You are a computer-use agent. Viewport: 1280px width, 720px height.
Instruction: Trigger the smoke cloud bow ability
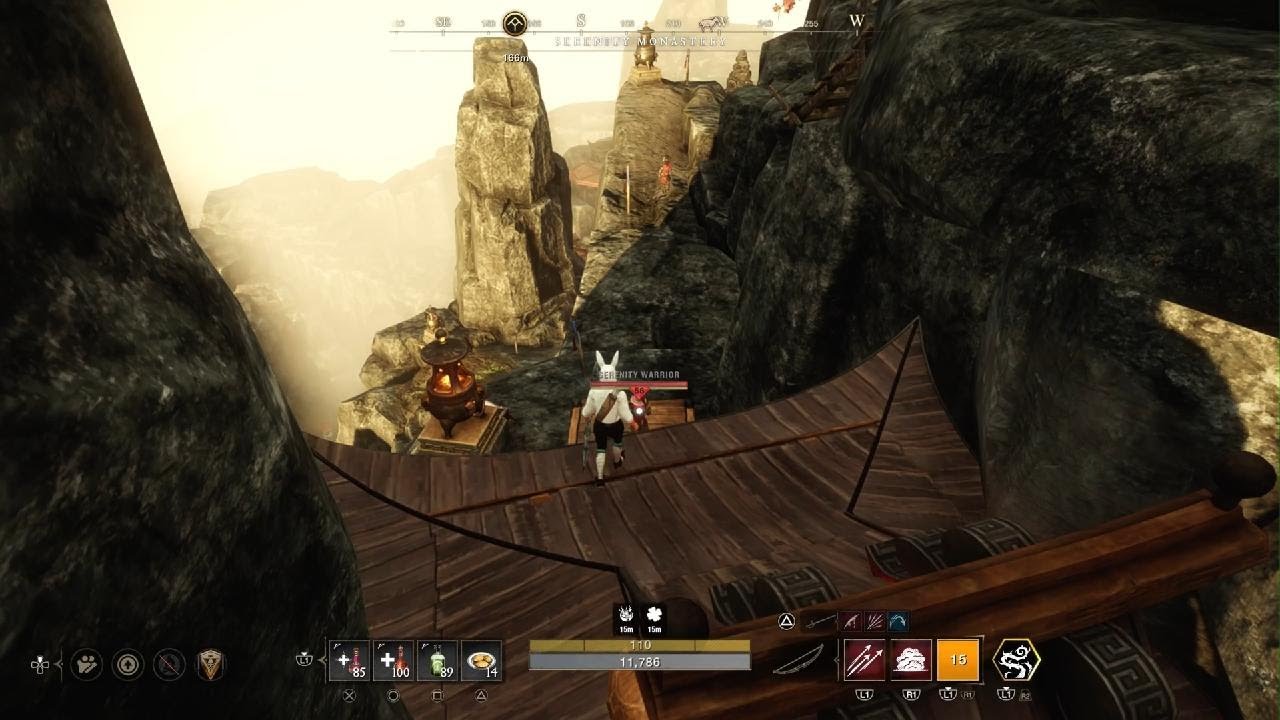[x=911, y=660]
